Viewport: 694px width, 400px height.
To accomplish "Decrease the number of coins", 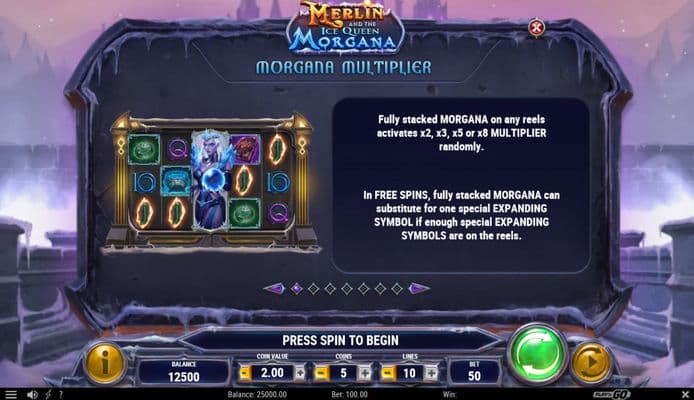I will [320, 373].
